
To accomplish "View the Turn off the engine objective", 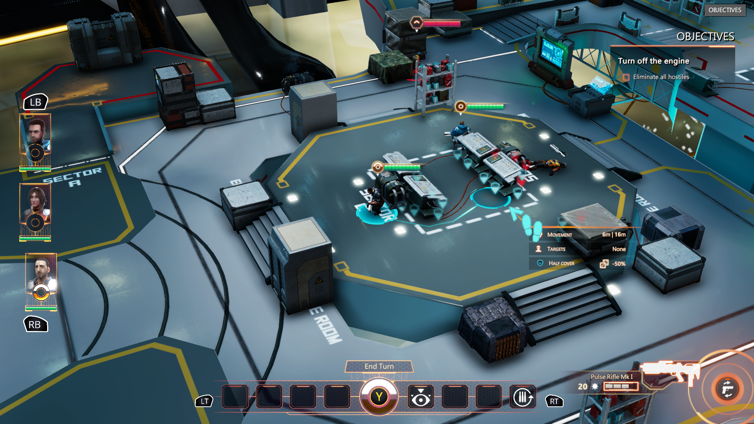I will 653,61.
